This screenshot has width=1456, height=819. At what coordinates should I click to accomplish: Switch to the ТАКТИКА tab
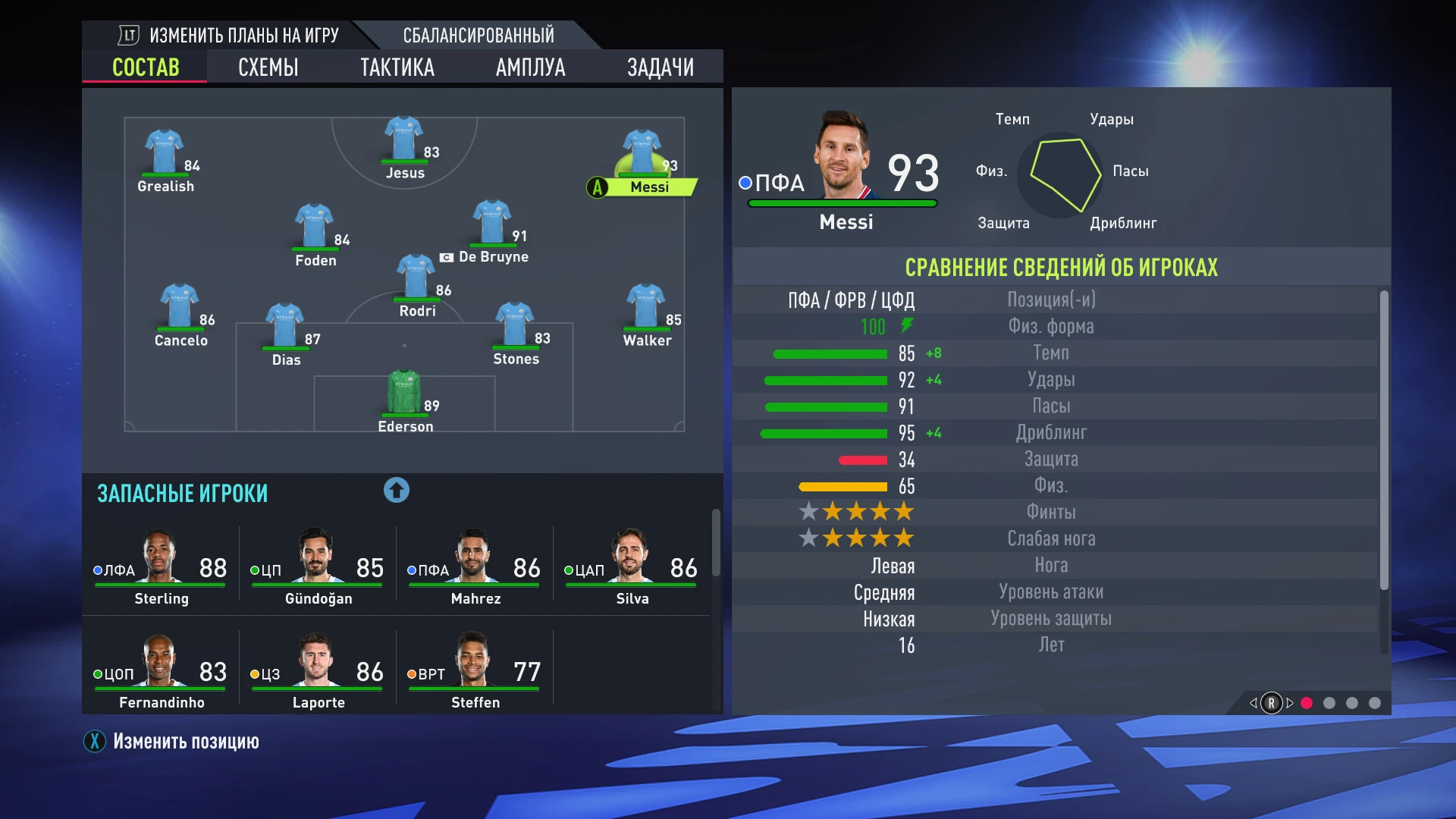point(397,67)
